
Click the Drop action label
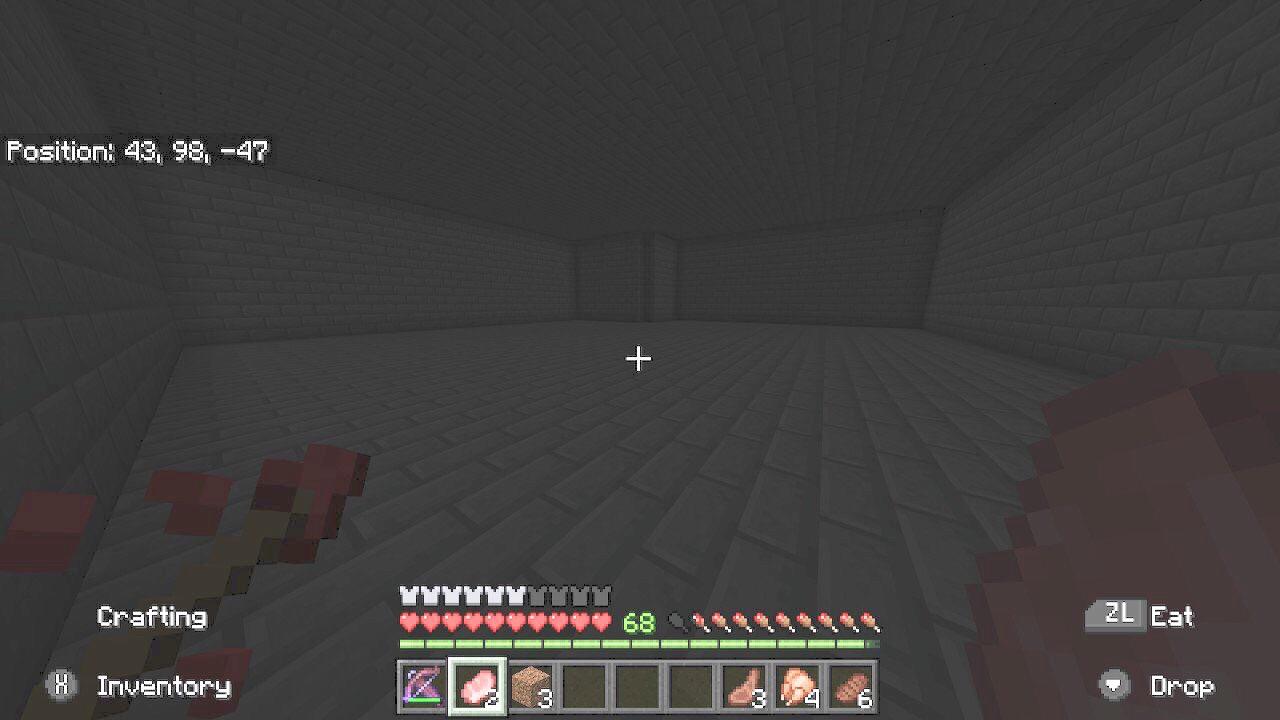1185,687
